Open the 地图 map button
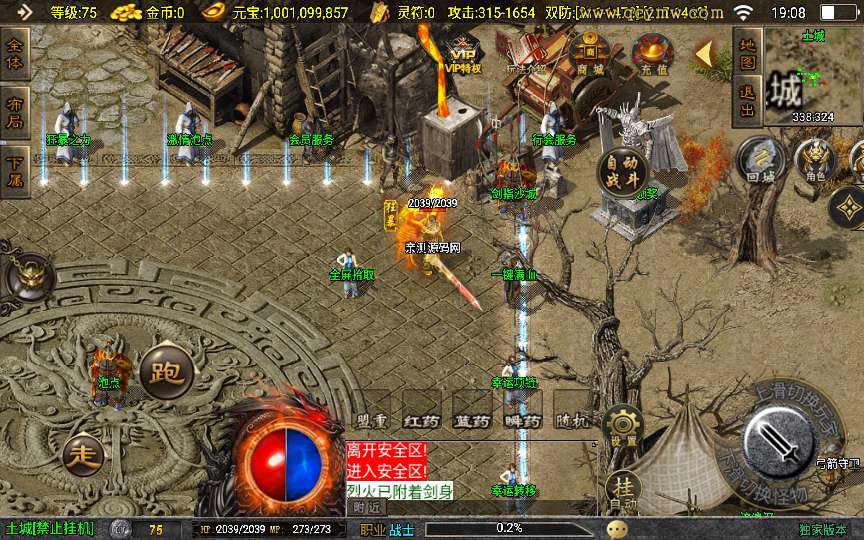The image size is (864, 540). pos(746,54)
